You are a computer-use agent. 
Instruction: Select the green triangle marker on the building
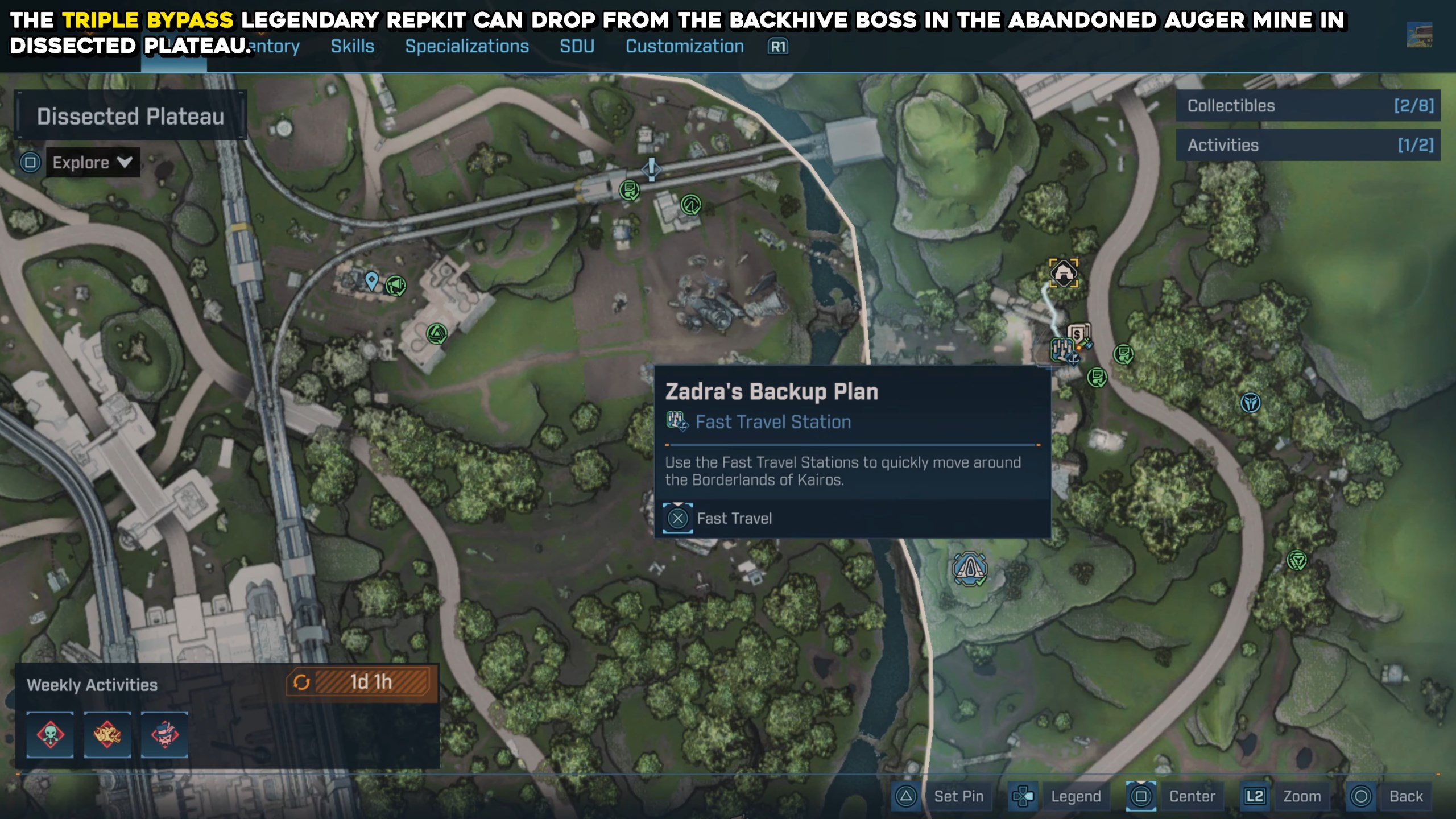[436, 333]
